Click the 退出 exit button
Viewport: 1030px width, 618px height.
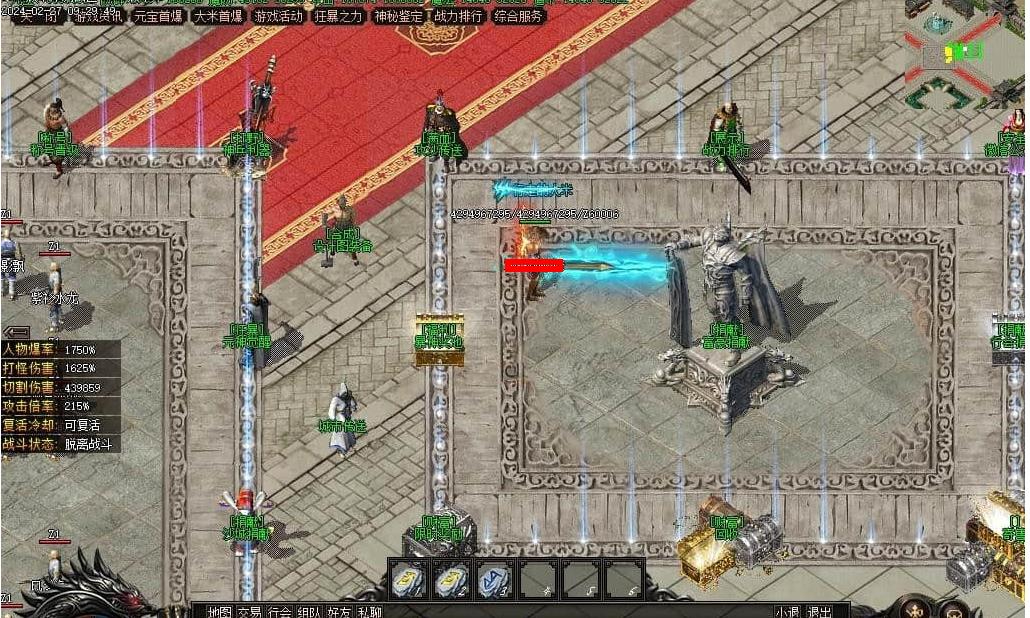[819, 611]
